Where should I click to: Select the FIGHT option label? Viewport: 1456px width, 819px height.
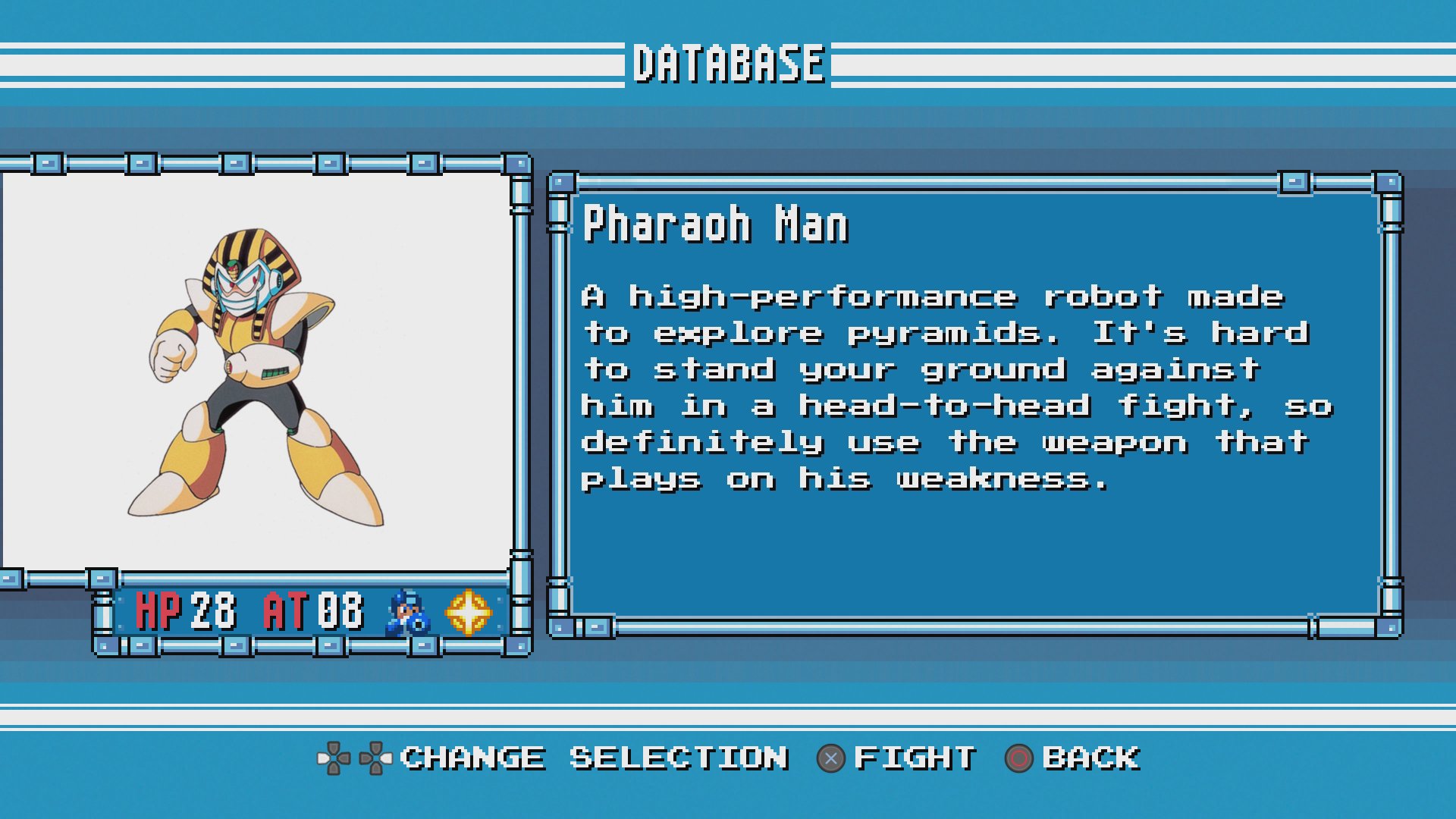(x=915, y=758)
